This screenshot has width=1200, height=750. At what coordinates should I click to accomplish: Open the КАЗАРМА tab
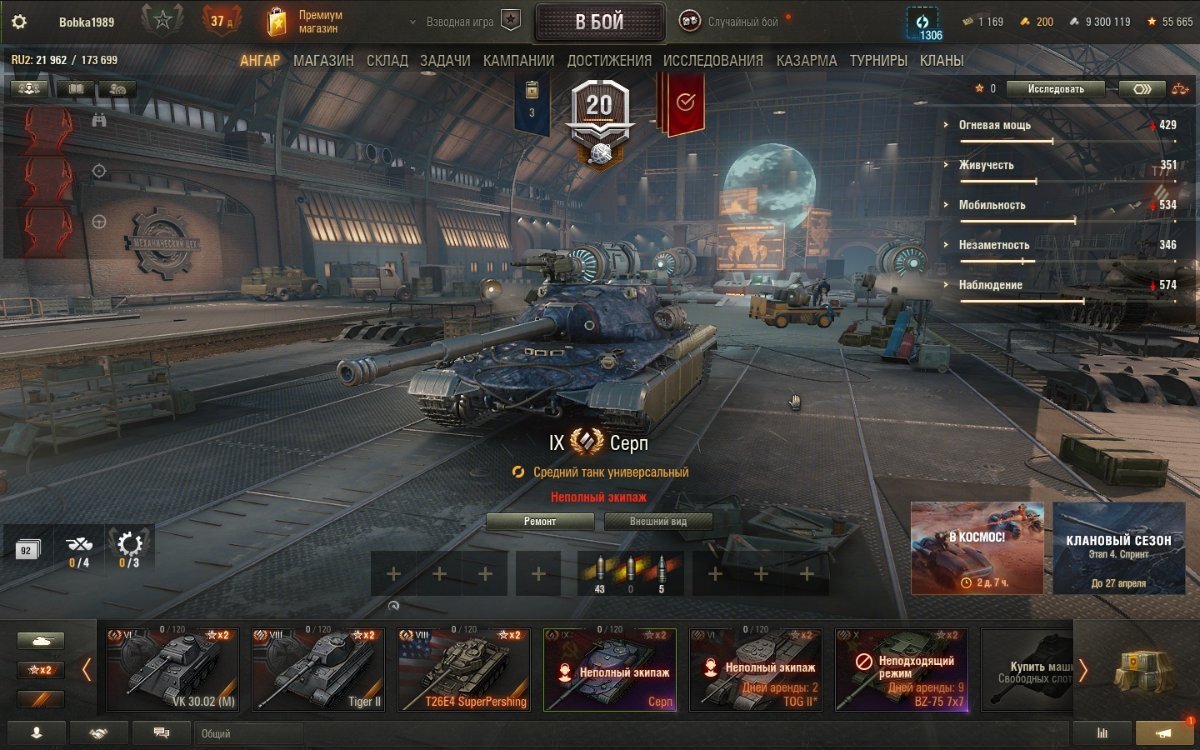coord(806,61)
